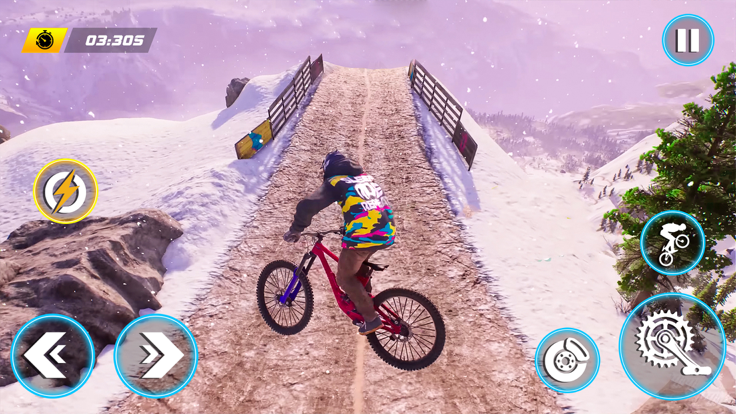Pedal using the crank gear button
The width and height of the screenshot is (736, 414).
pos(672,346)
